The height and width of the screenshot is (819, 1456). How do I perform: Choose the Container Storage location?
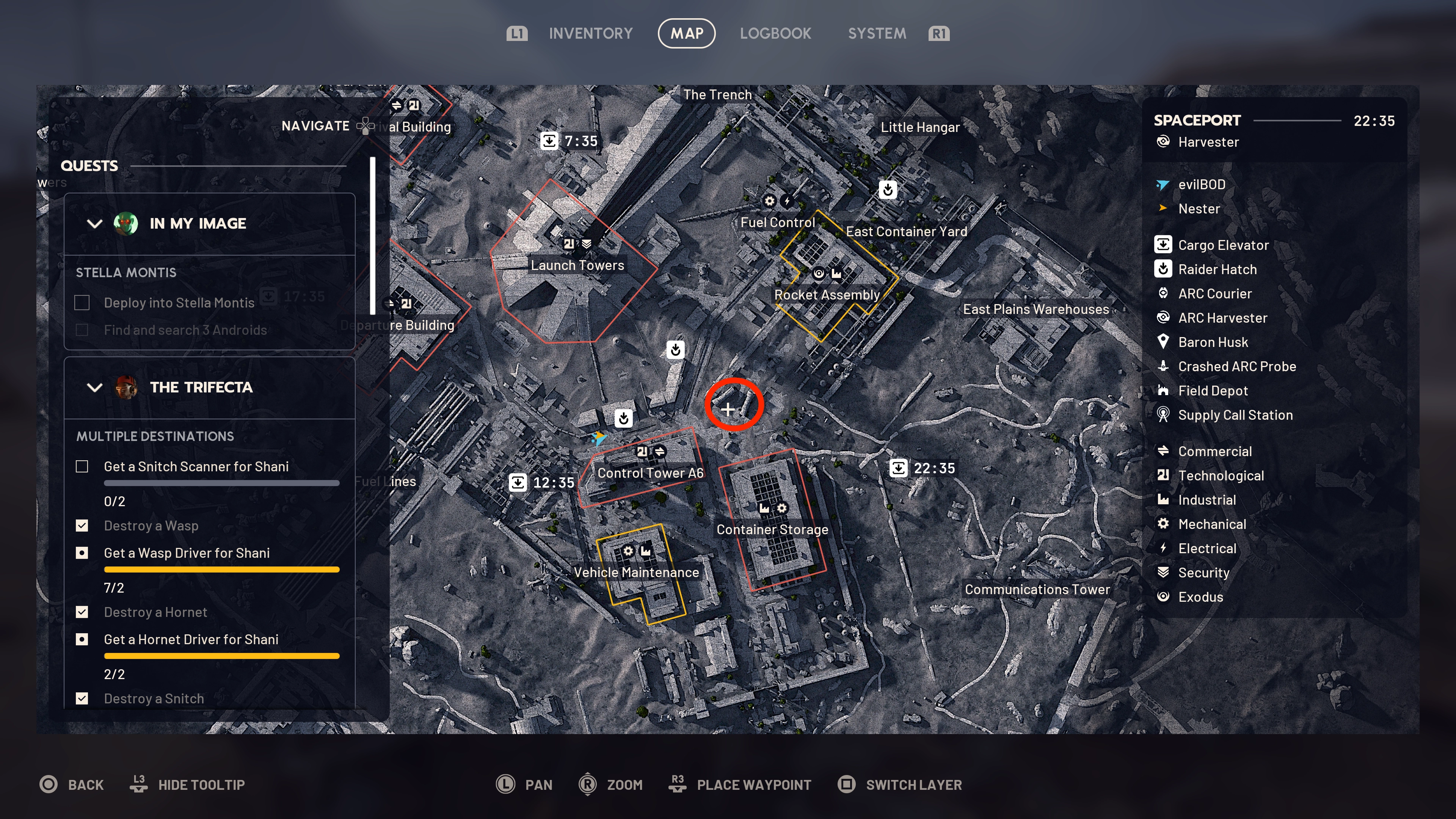[772, 530]
